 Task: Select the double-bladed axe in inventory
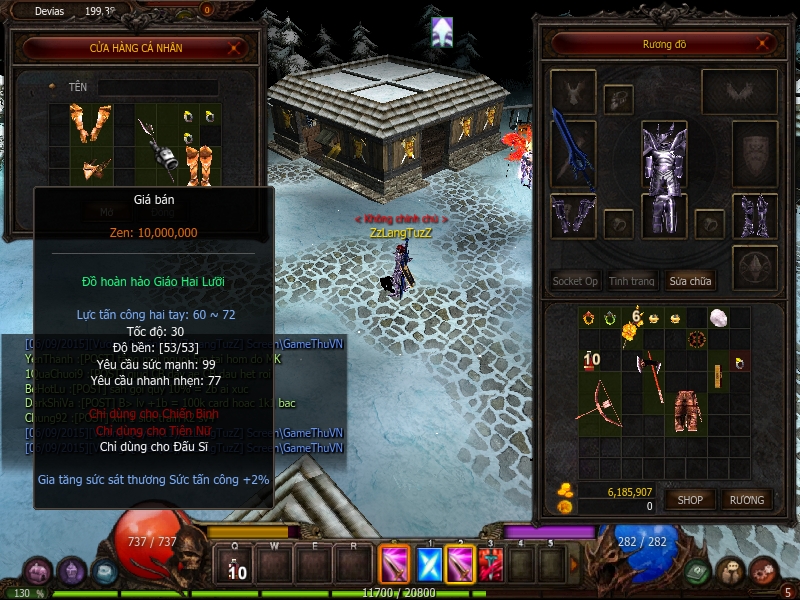click(651, 371)
